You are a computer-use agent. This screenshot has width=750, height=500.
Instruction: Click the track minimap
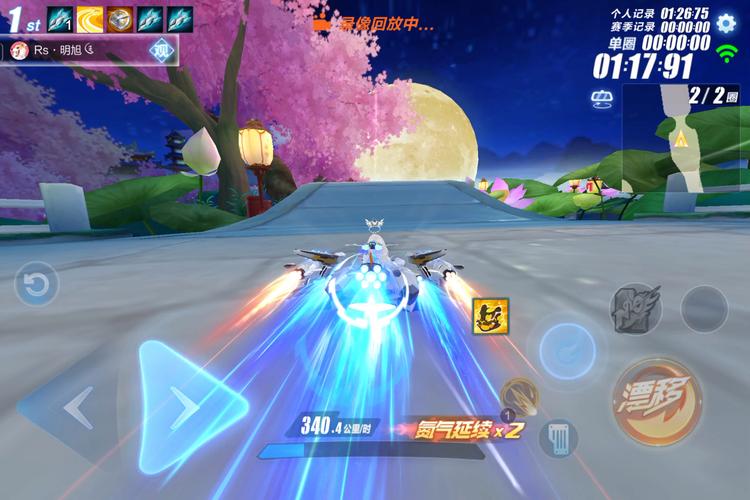(x=685, y=140)
